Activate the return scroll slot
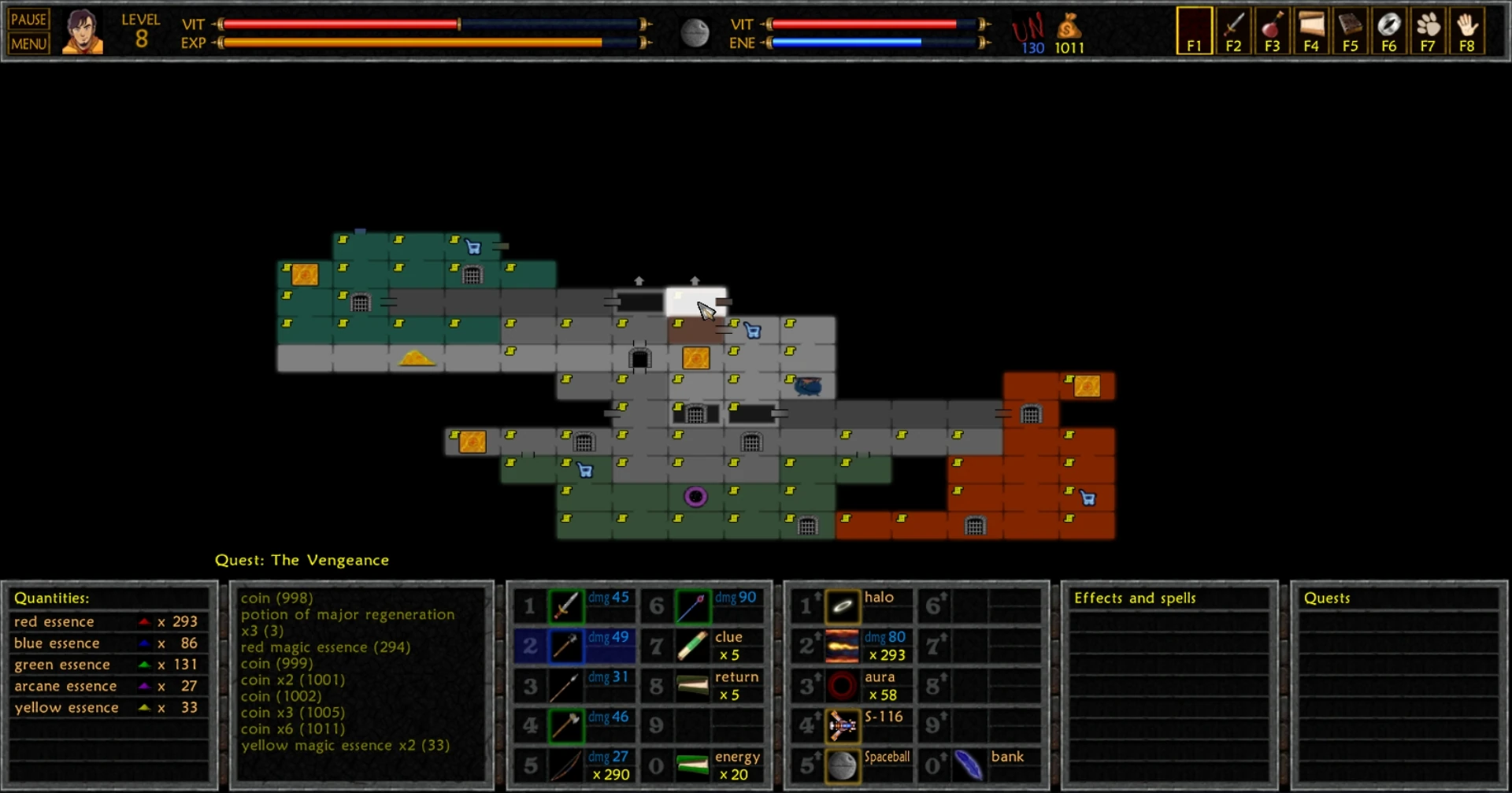 point(691,686)
